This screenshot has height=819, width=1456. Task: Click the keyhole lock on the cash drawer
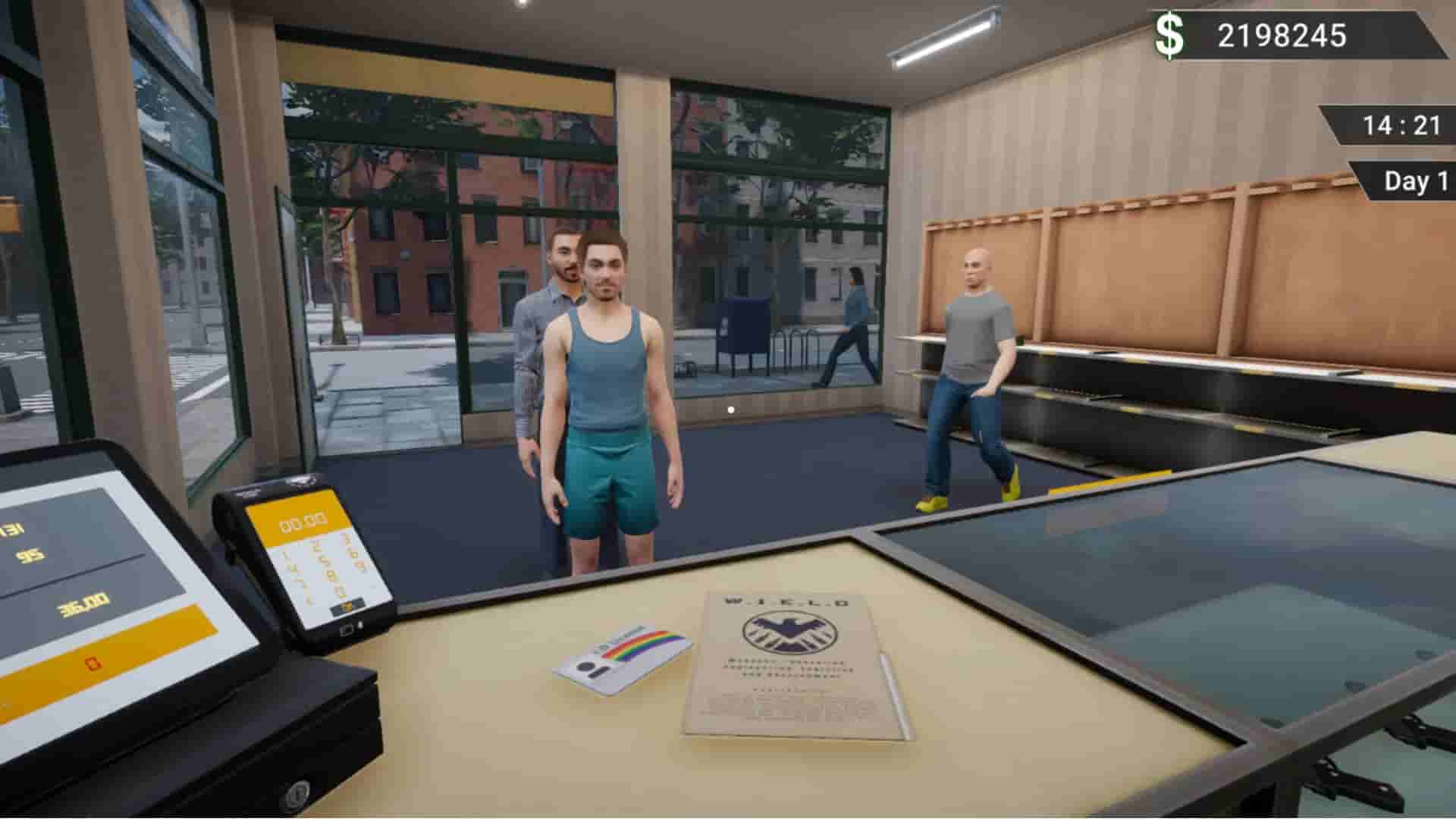pos(297,794)
